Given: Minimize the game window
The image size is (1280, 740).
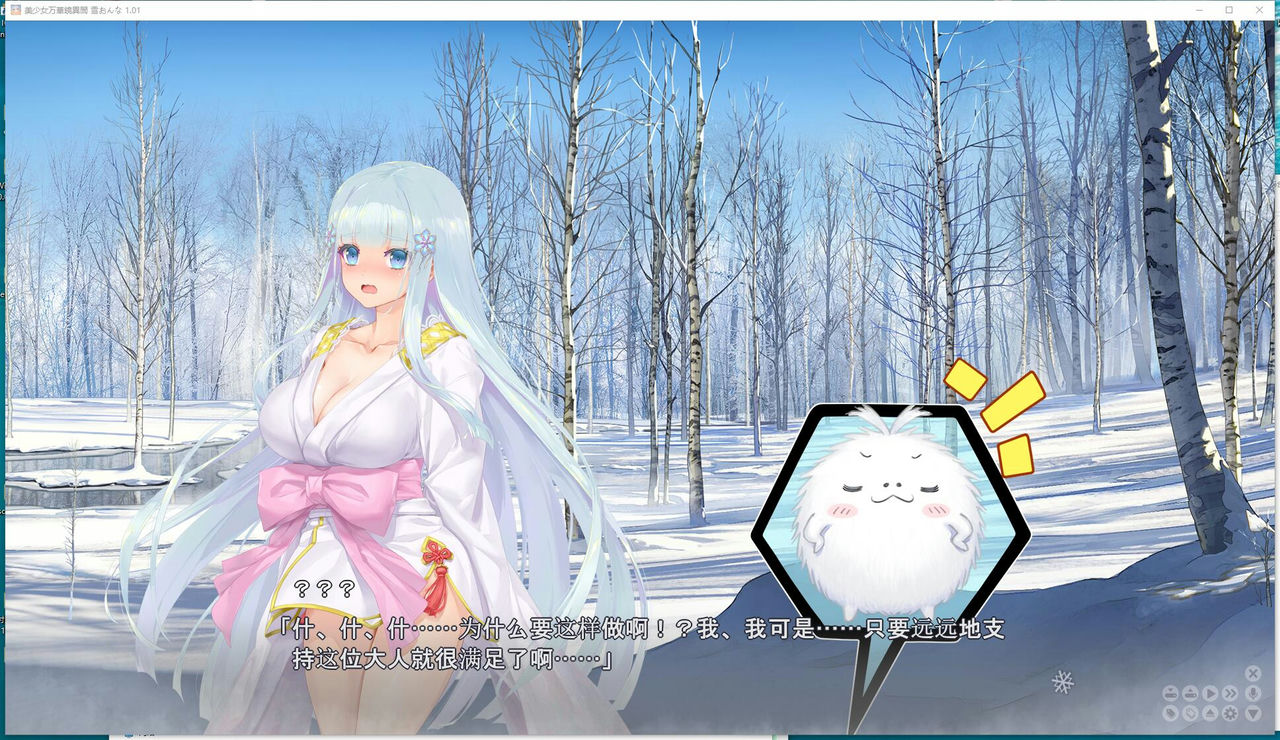Looking at the screenshot, I should (x=1197, y=10).
